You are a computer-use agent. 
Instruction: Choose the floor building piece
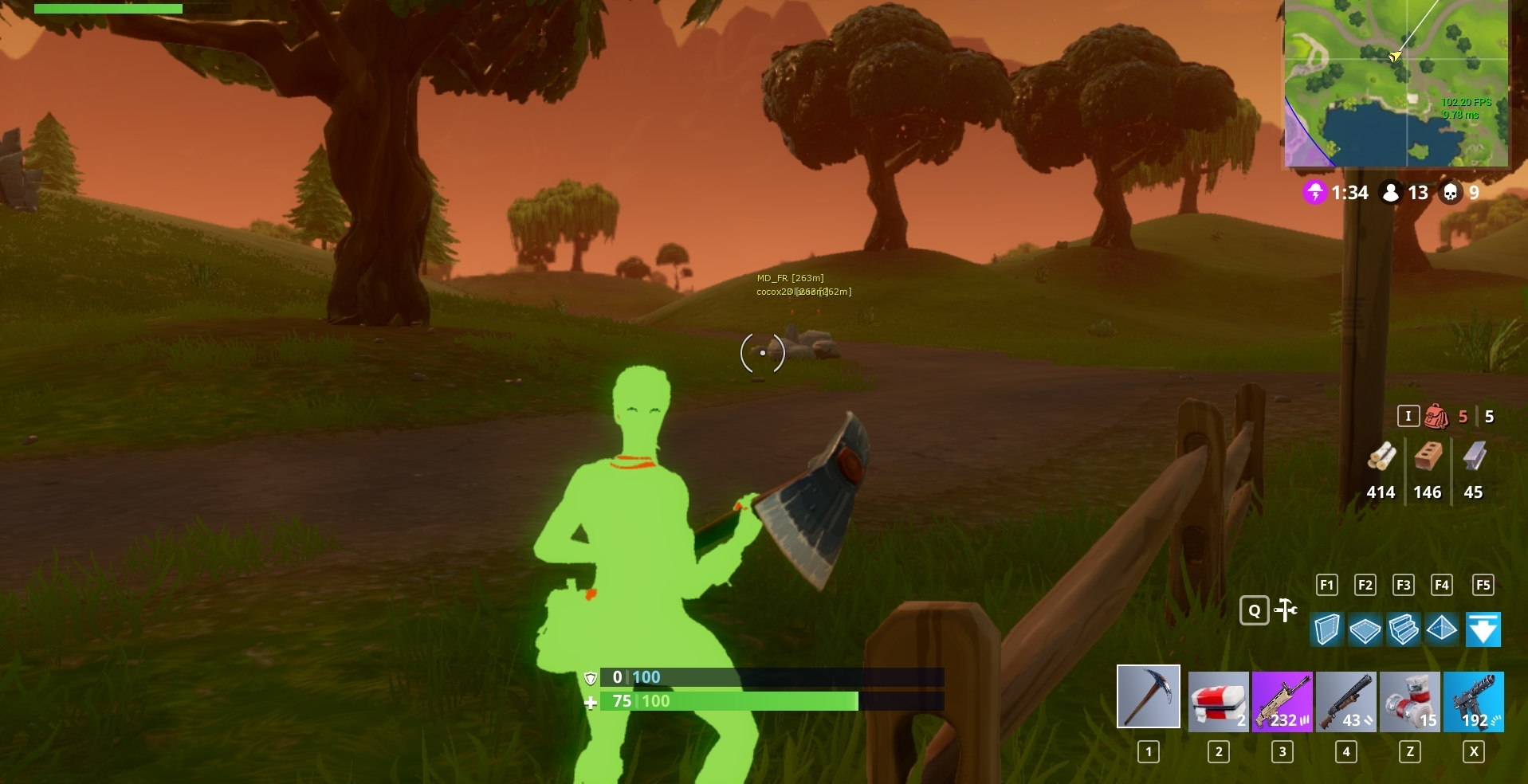click(1365, 629)
